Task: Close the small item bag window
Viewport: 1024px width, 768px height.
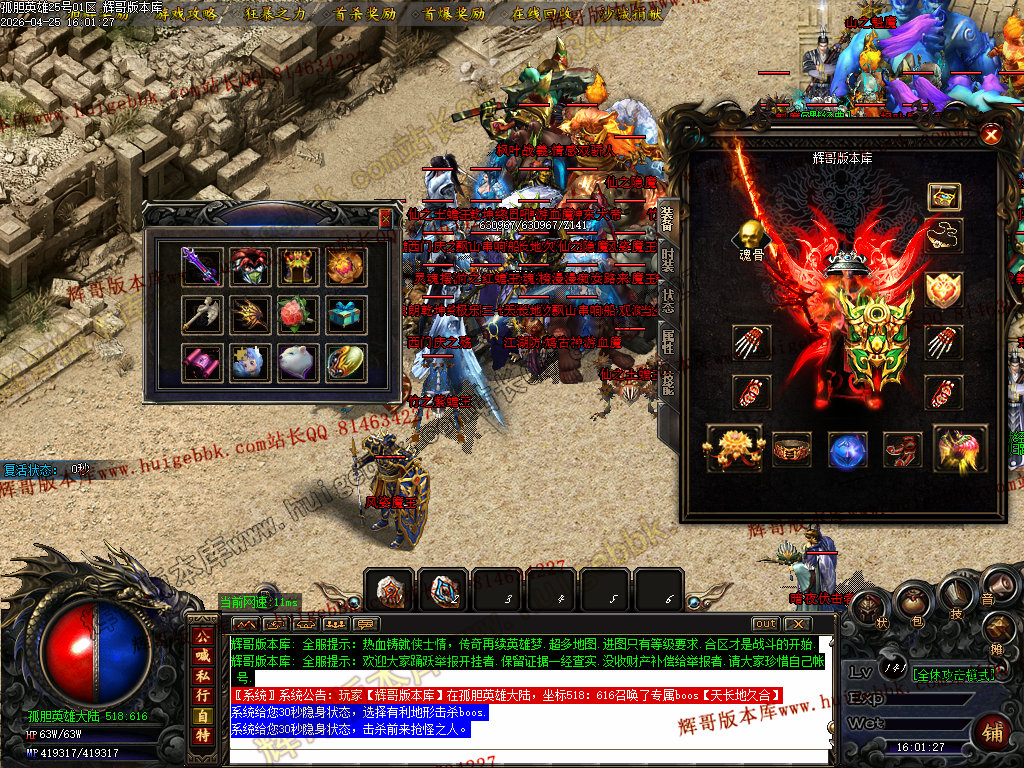Action: [386, 217]
